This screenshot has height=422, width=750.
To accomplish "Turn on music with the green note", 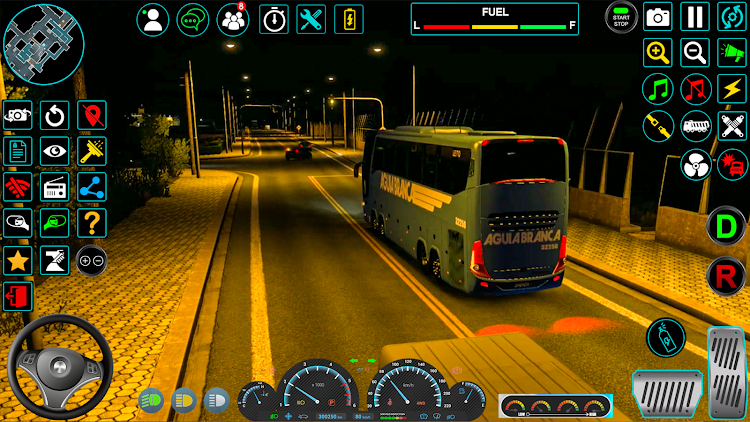I will 657,89.
